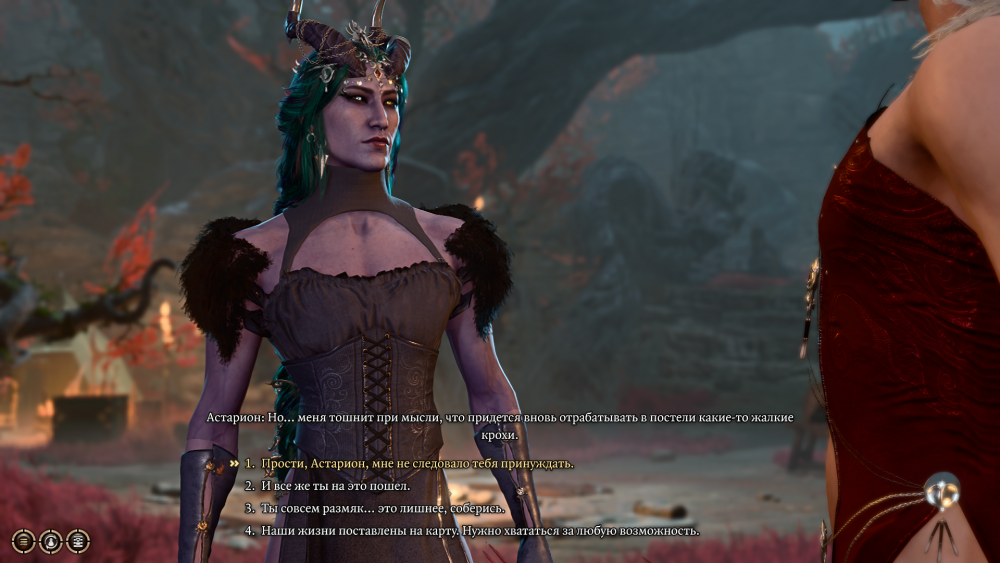Viewport: 1000px width, 563px height.
Task: Choose the reply "Прости, Астарион, мне не следовало тебя принуждать"
Action: (416, 464)
